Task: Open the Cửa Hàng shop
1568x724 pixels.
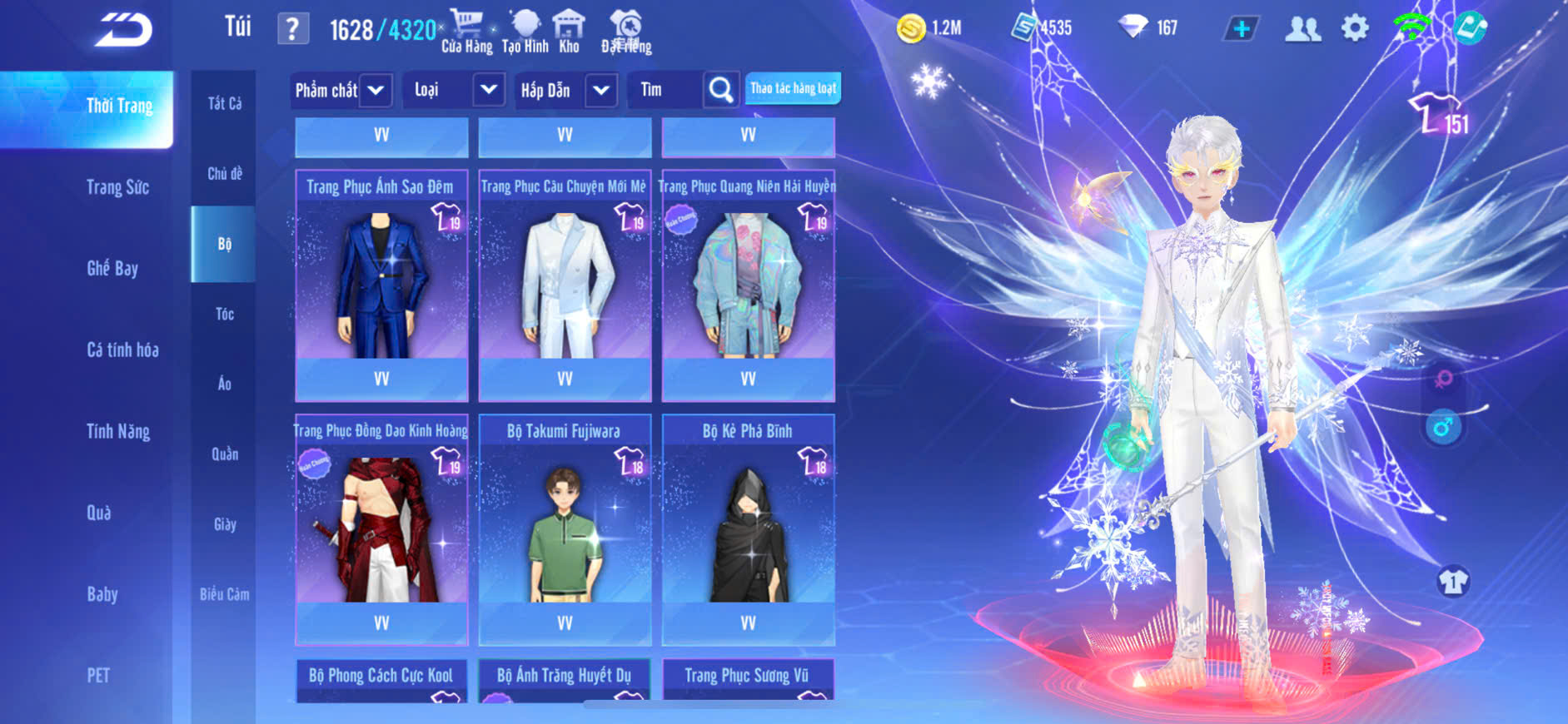Action: [x=466, y=32]
